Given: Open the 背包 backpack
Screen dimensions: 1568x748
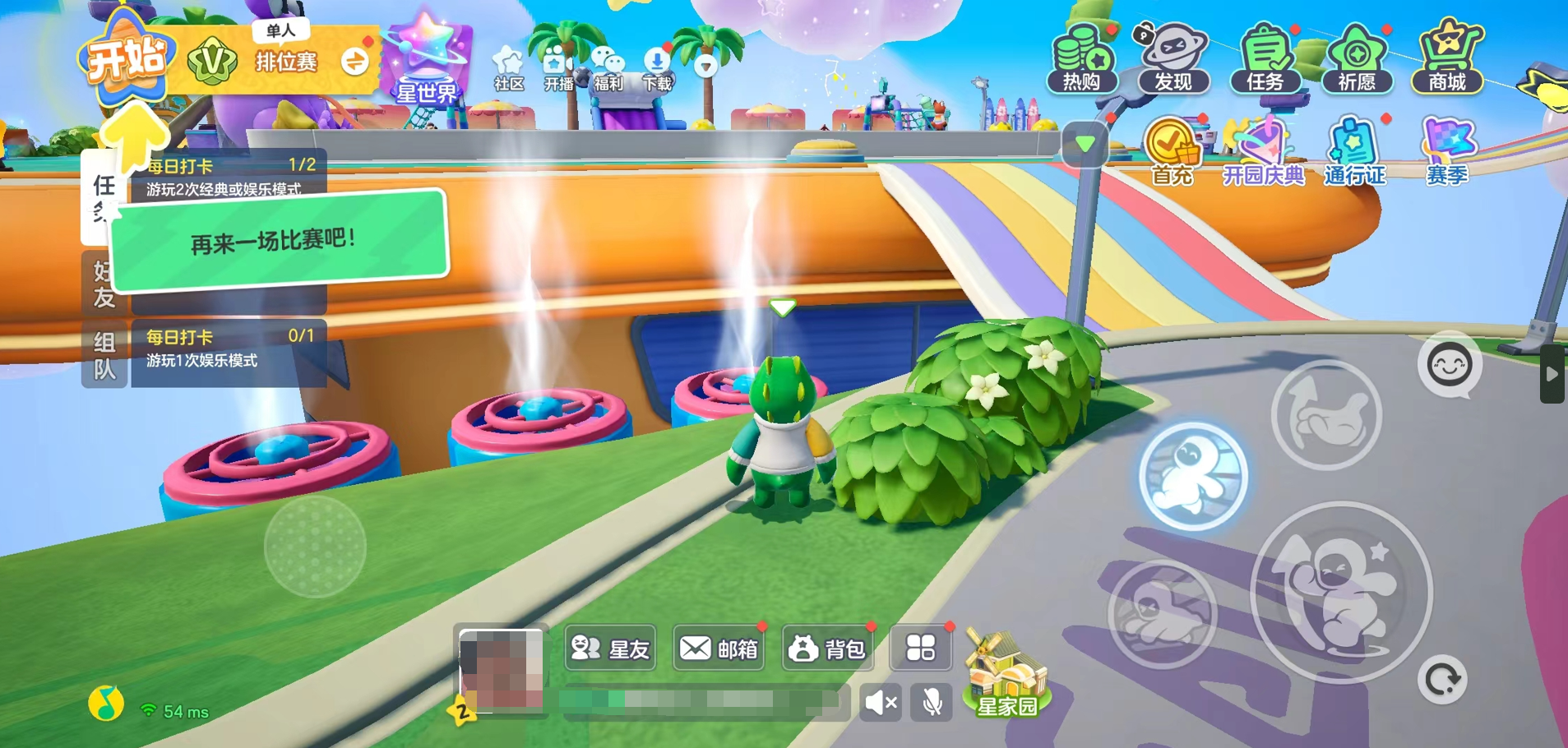Looking at the screenshot, I should click(827, 649).
